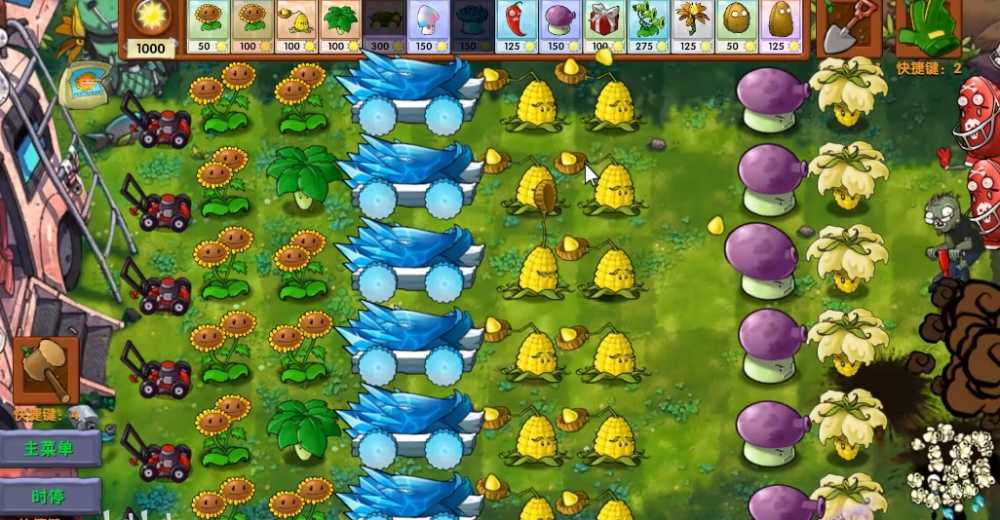Image resolution: width=1000 pixels, height=520 pixels.
Task: Choose the Umbrella Leaf seed card
Action: tap(340, 26)
